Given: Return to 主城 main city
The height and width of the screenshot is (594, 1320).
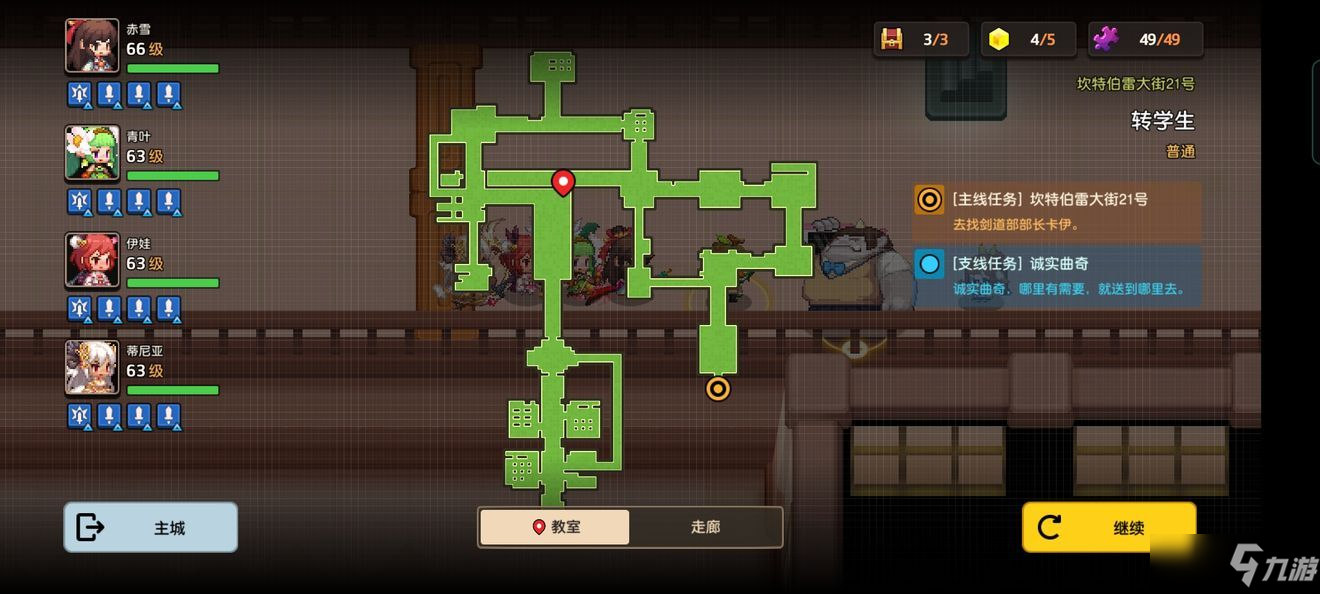Looking at the screenshot, I should 151,527.
